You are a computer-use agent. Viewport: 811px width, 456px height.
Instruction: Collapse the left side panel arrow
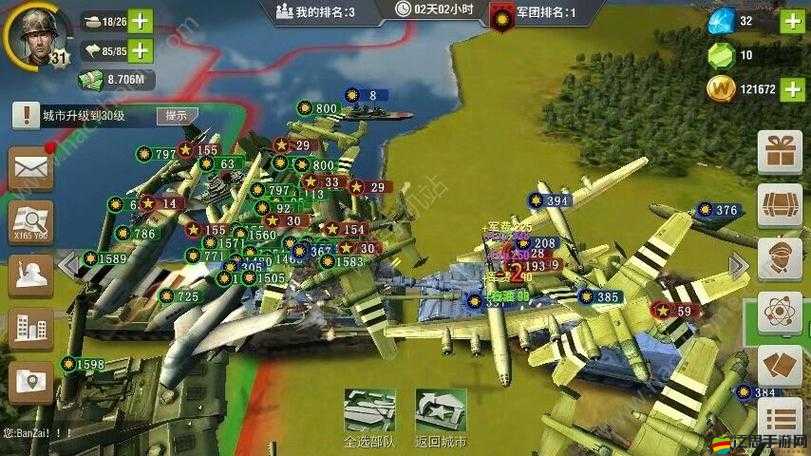point(68,264)
